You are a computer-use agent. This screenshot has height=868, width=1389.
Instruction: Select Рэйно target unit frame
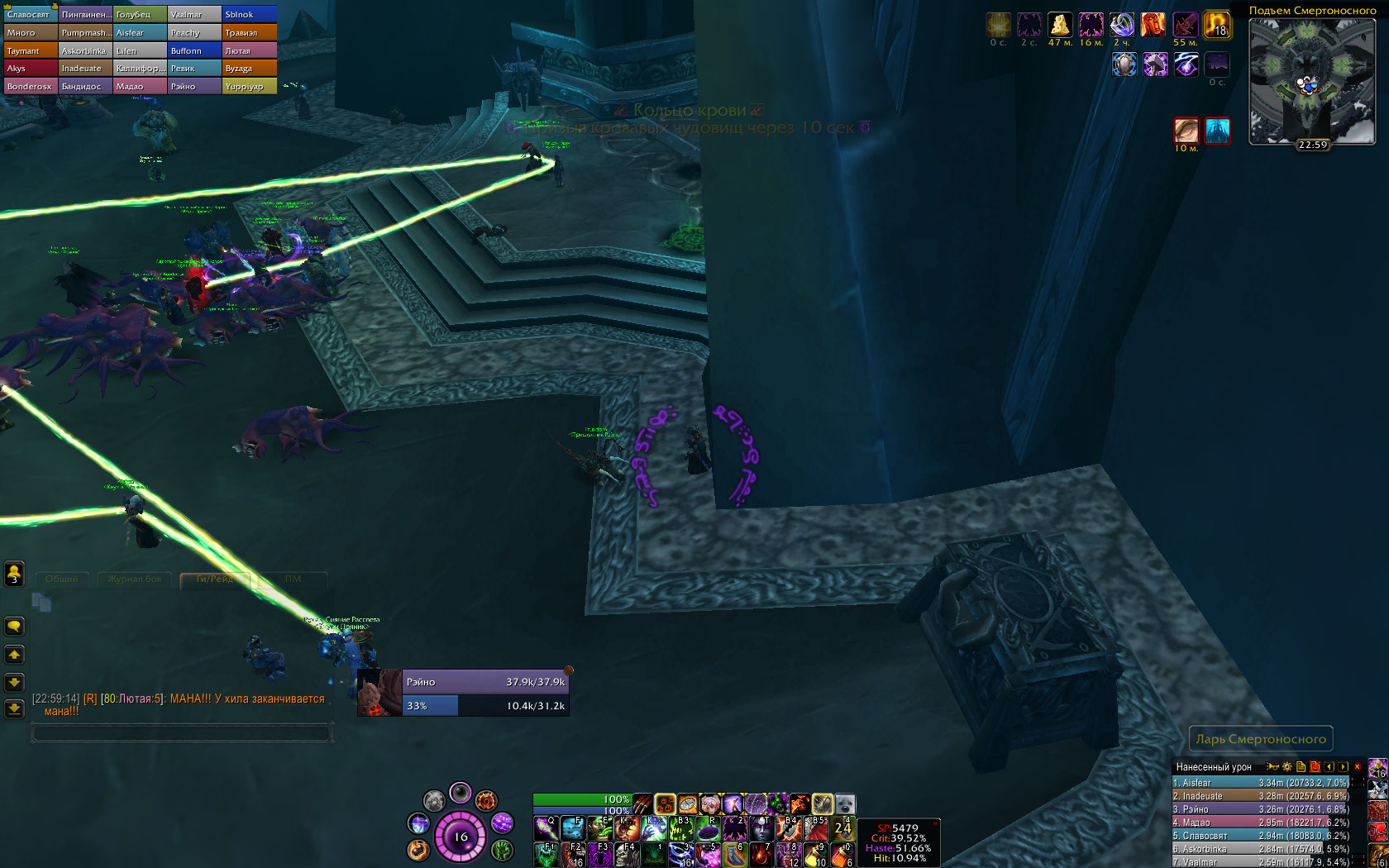pyautogui.click(x=463, y=694)
